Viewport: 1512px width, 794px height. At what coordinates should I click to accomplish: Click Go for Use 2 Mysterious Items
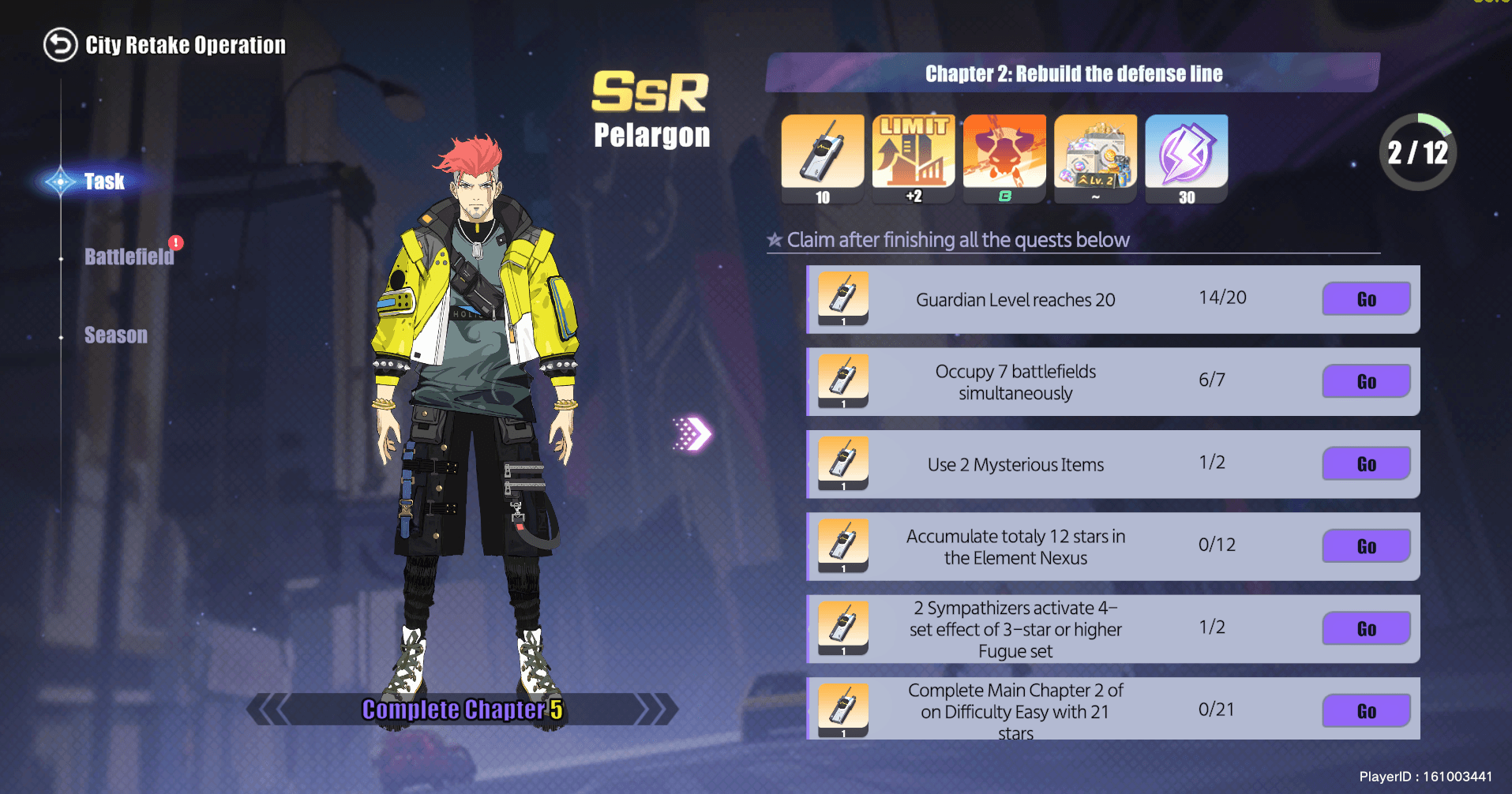tap(1365, 464)
